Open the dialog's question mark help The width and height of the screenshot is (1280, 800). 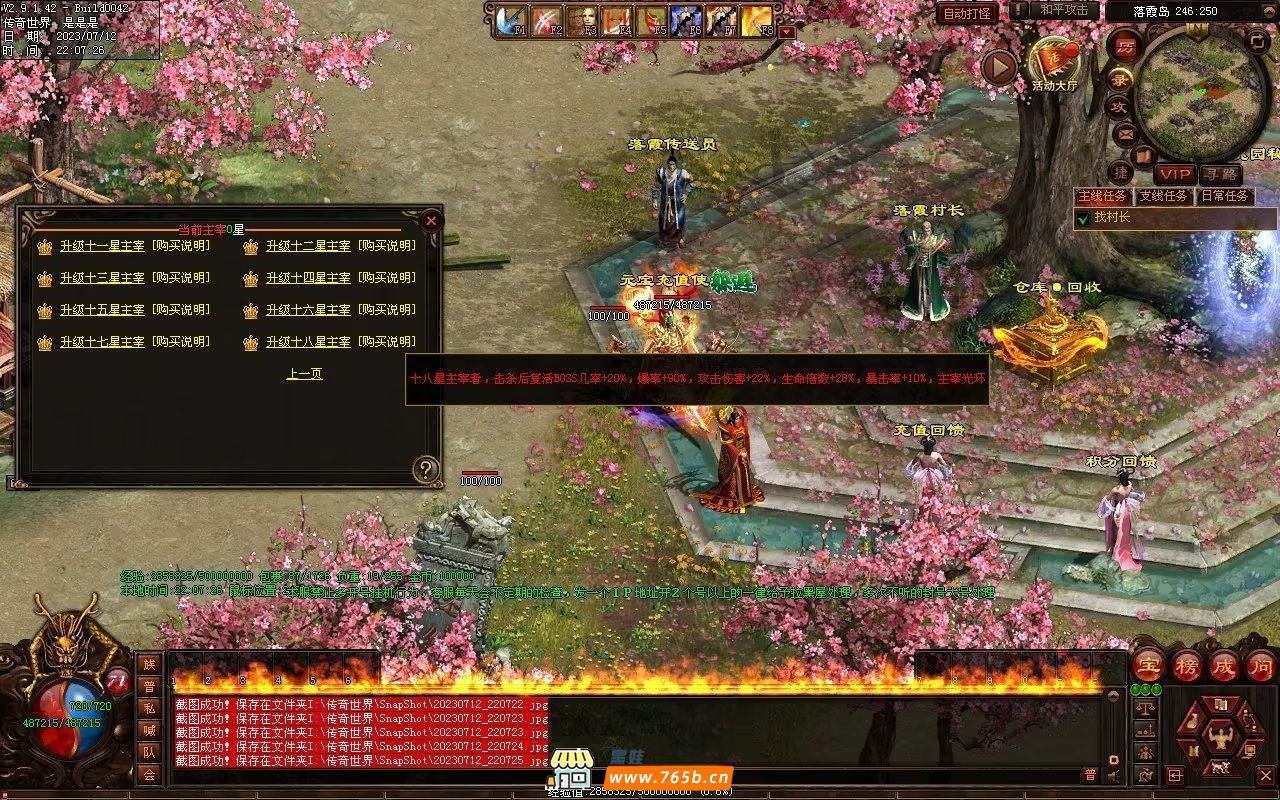[426, 469]
